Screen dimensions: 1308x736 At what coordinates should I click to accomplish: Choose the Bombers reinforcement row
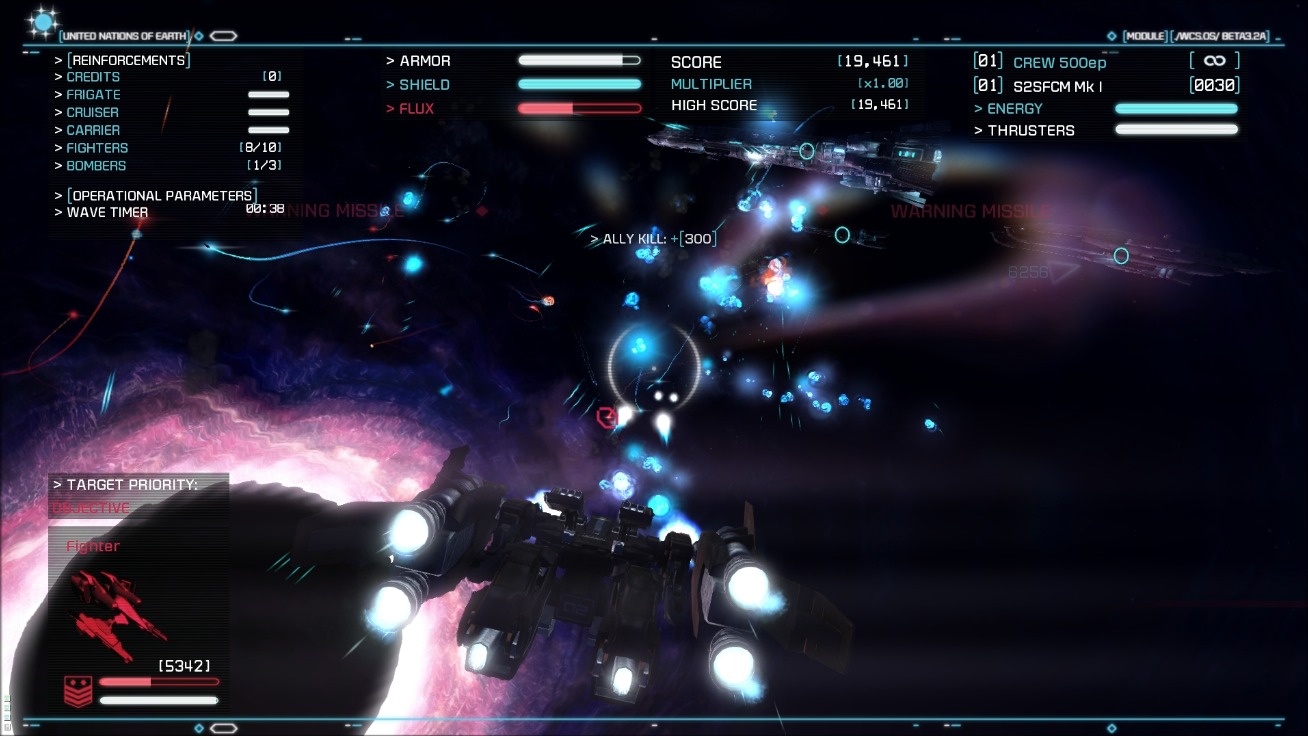pyautogui.click(x=96, y=166)
